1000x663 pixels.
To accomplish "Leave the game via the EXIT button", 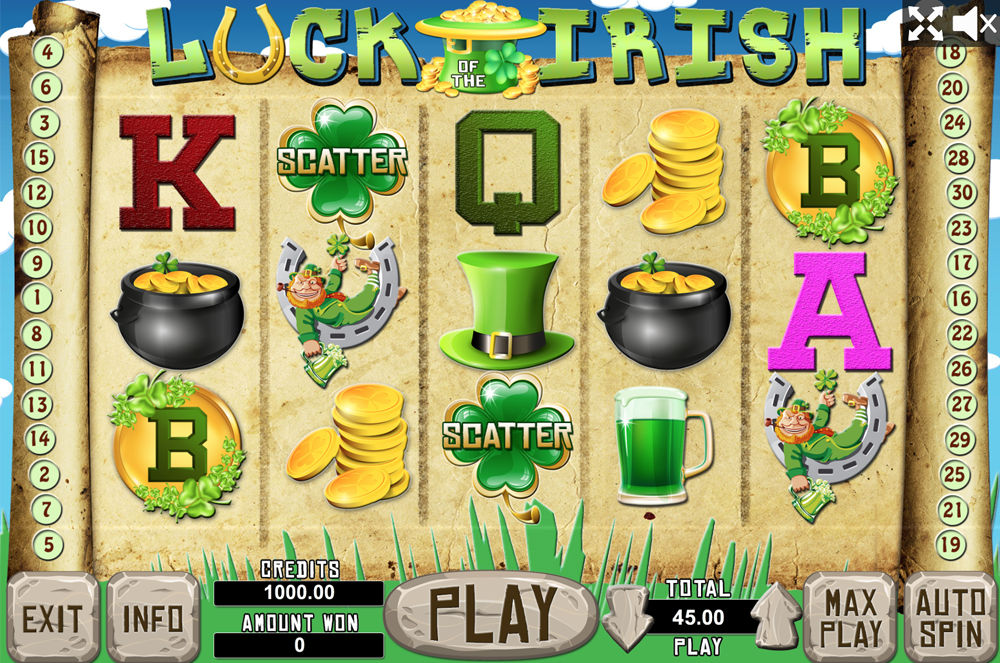I will 52,618.
